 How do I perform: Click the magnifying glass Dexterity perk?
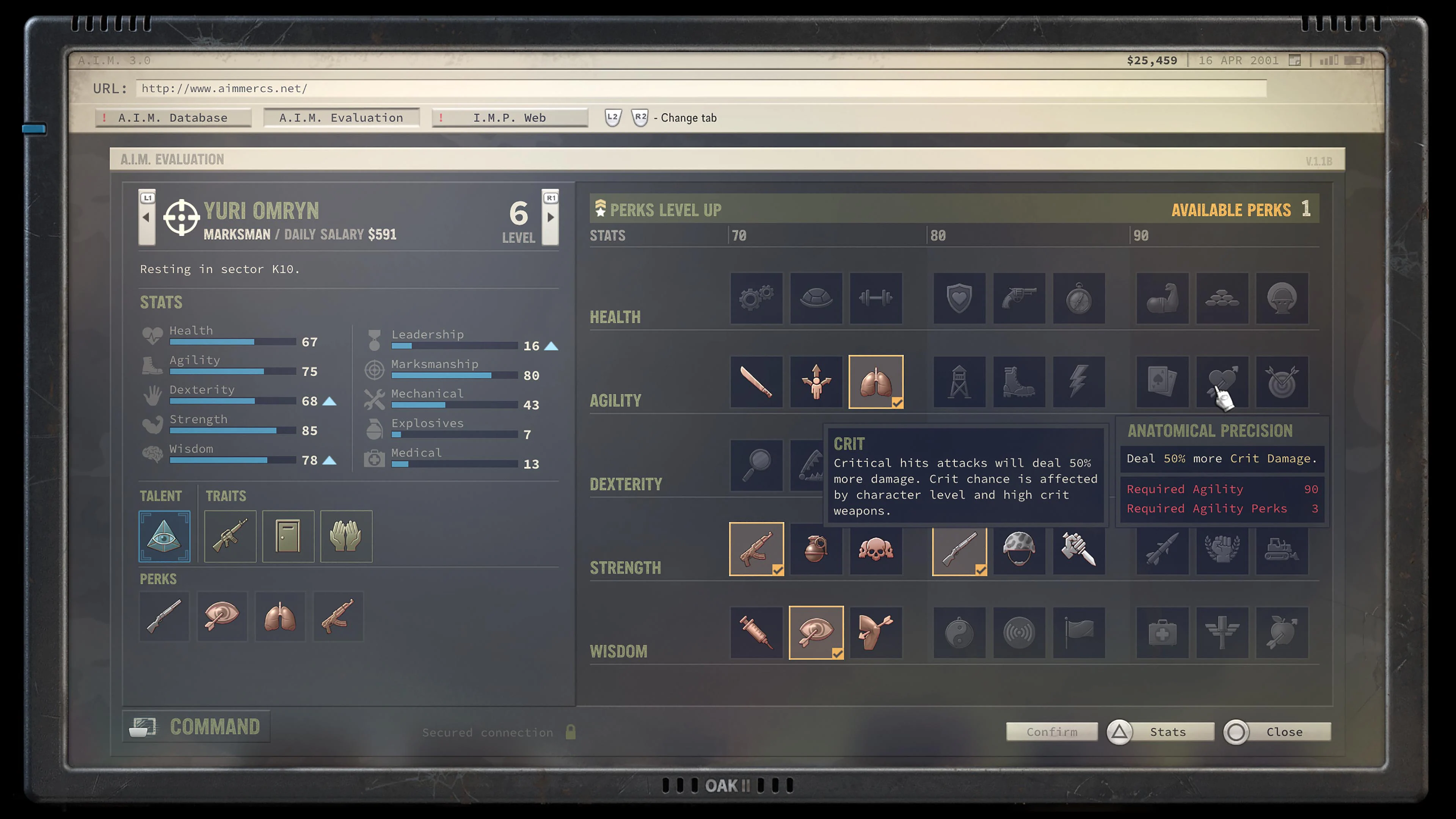(756, 466)
